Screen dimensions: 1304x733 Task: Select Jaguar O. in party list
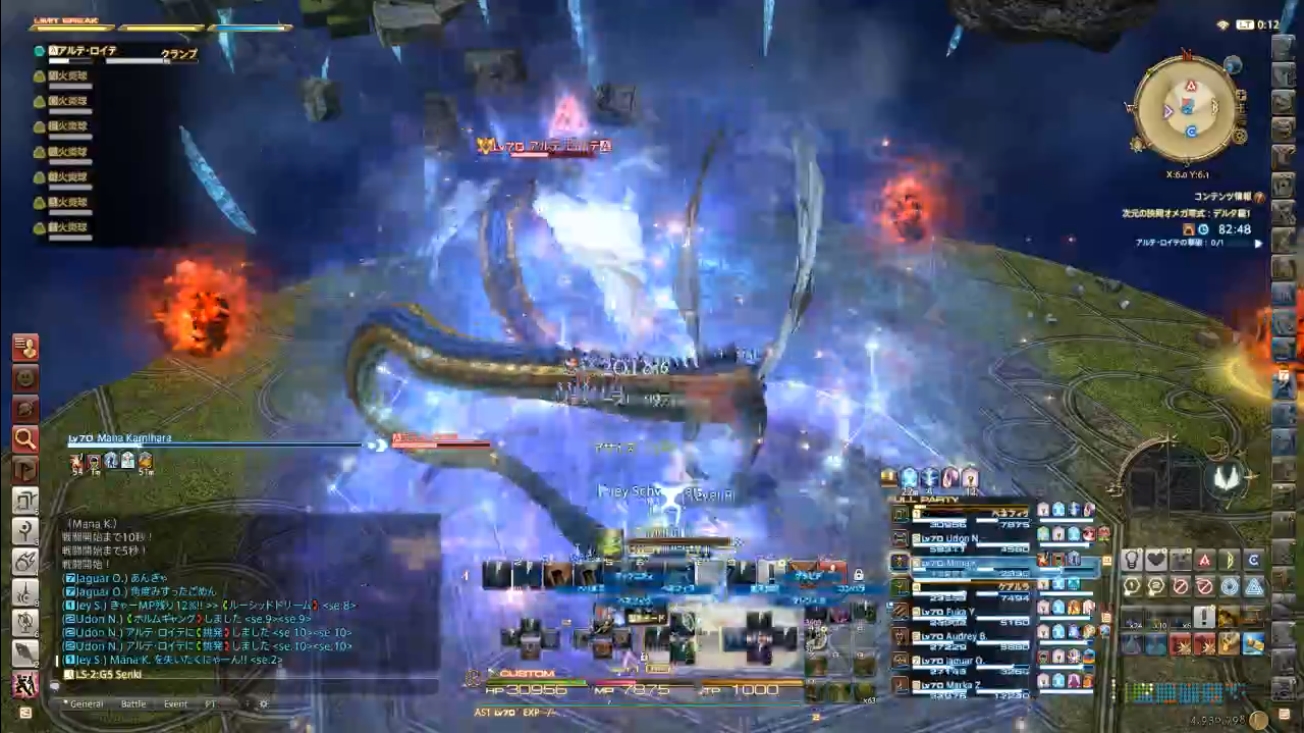(960, 661)
